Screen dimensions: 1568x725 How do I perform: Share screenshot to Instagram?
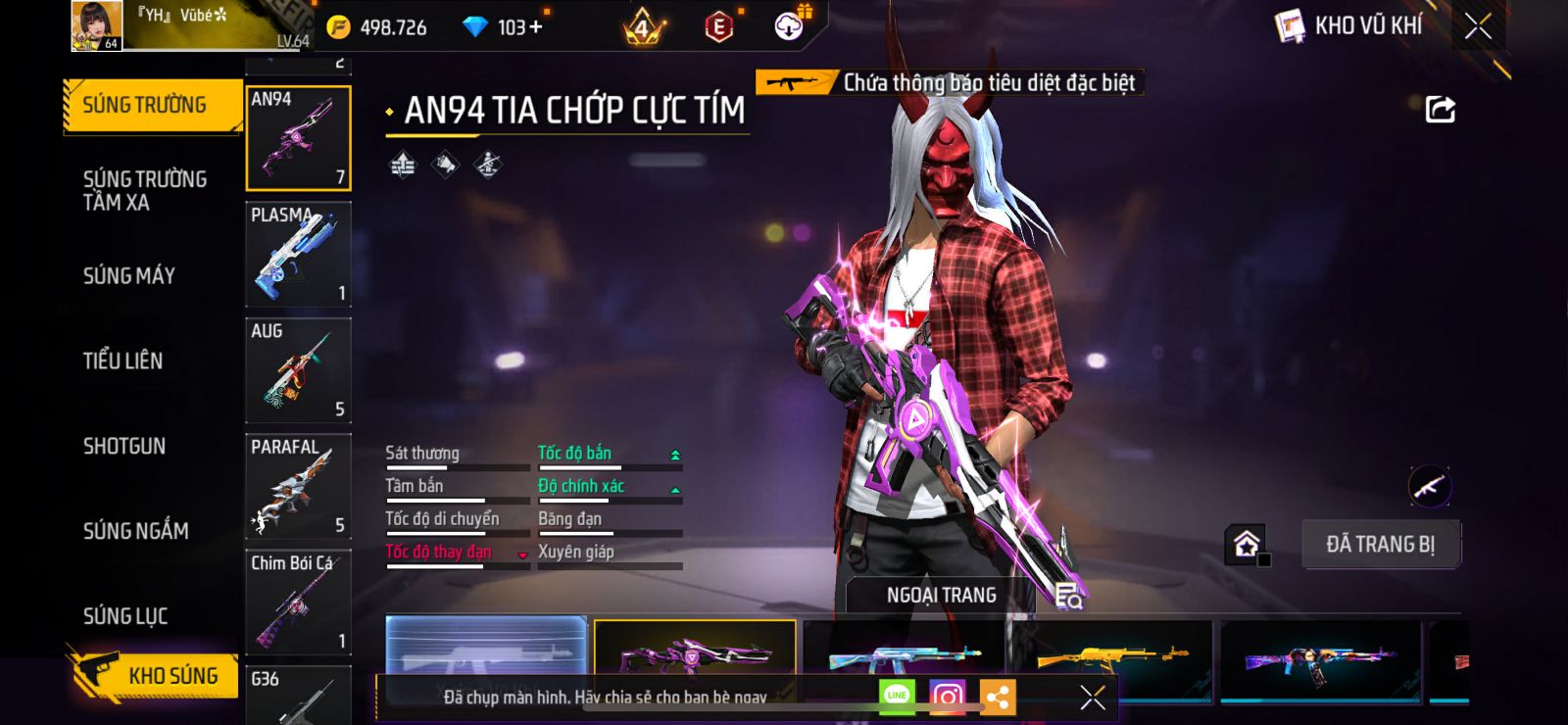tap(947, 697)
